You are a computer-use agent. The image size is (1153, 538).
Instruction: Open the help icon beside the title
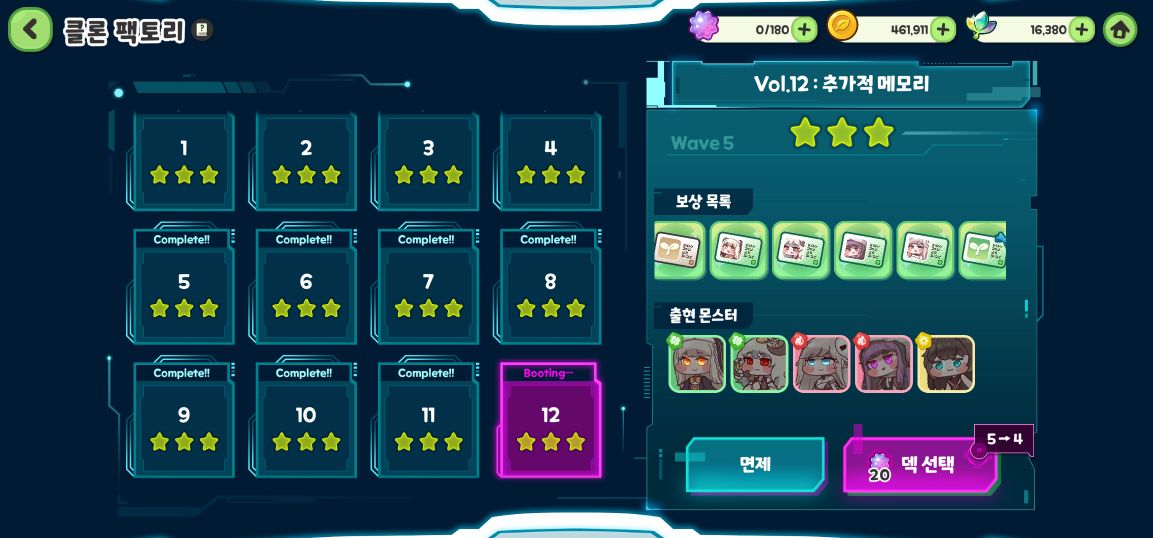(x=202, y=30)
